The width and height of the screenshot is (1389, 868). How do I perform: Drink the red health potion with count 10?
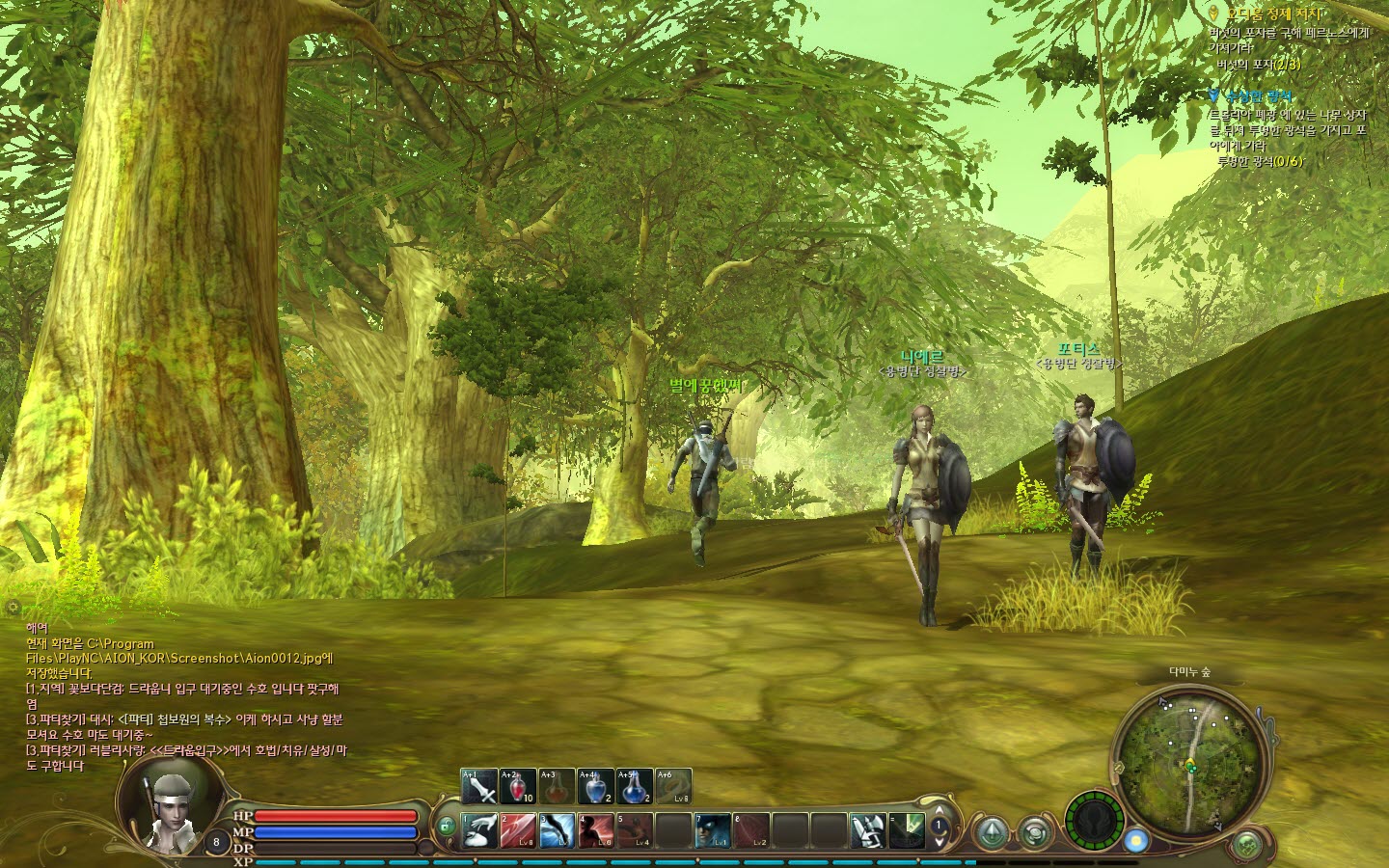(x=518, y=787)
